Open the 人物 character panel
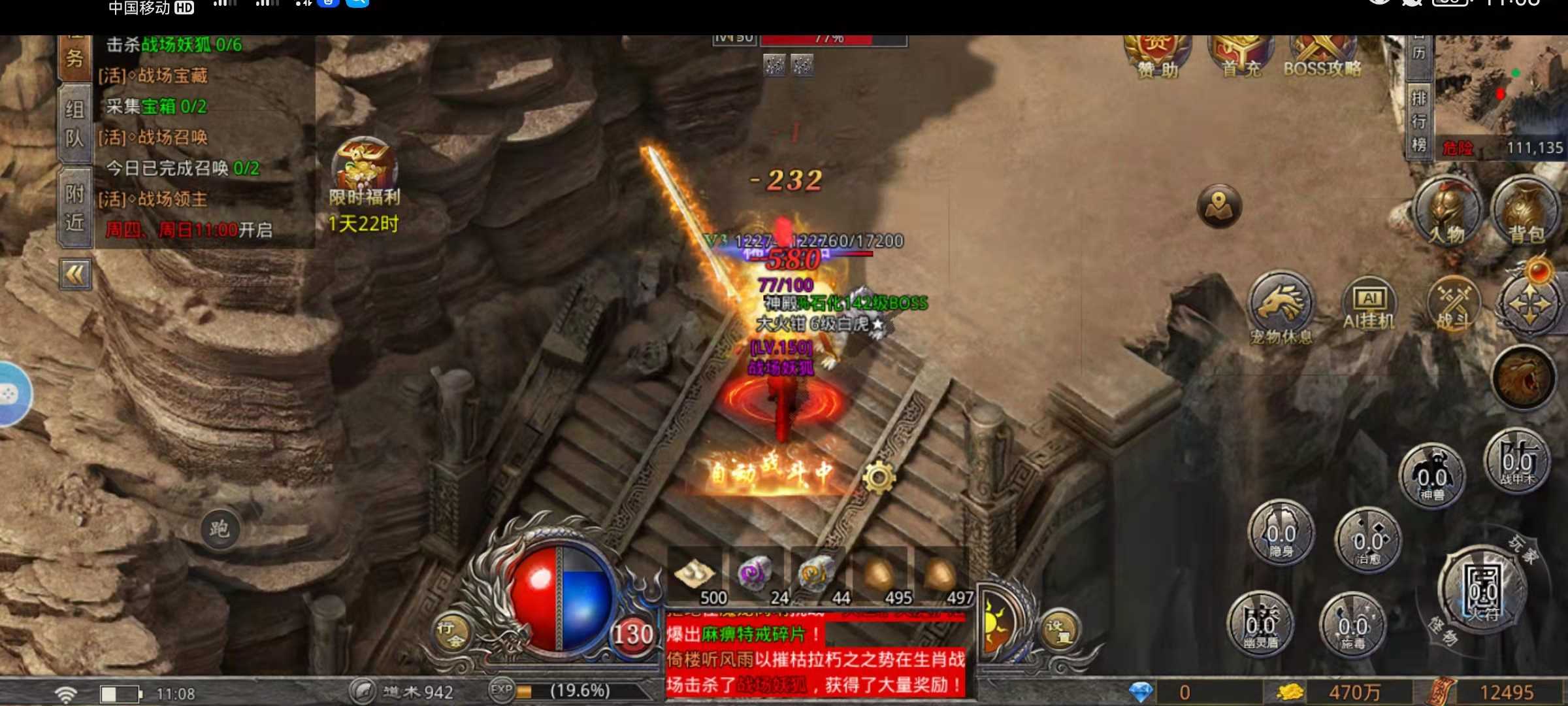Image resolution: width=1568 pixels, height=706 pixels. click(1446, 213)
